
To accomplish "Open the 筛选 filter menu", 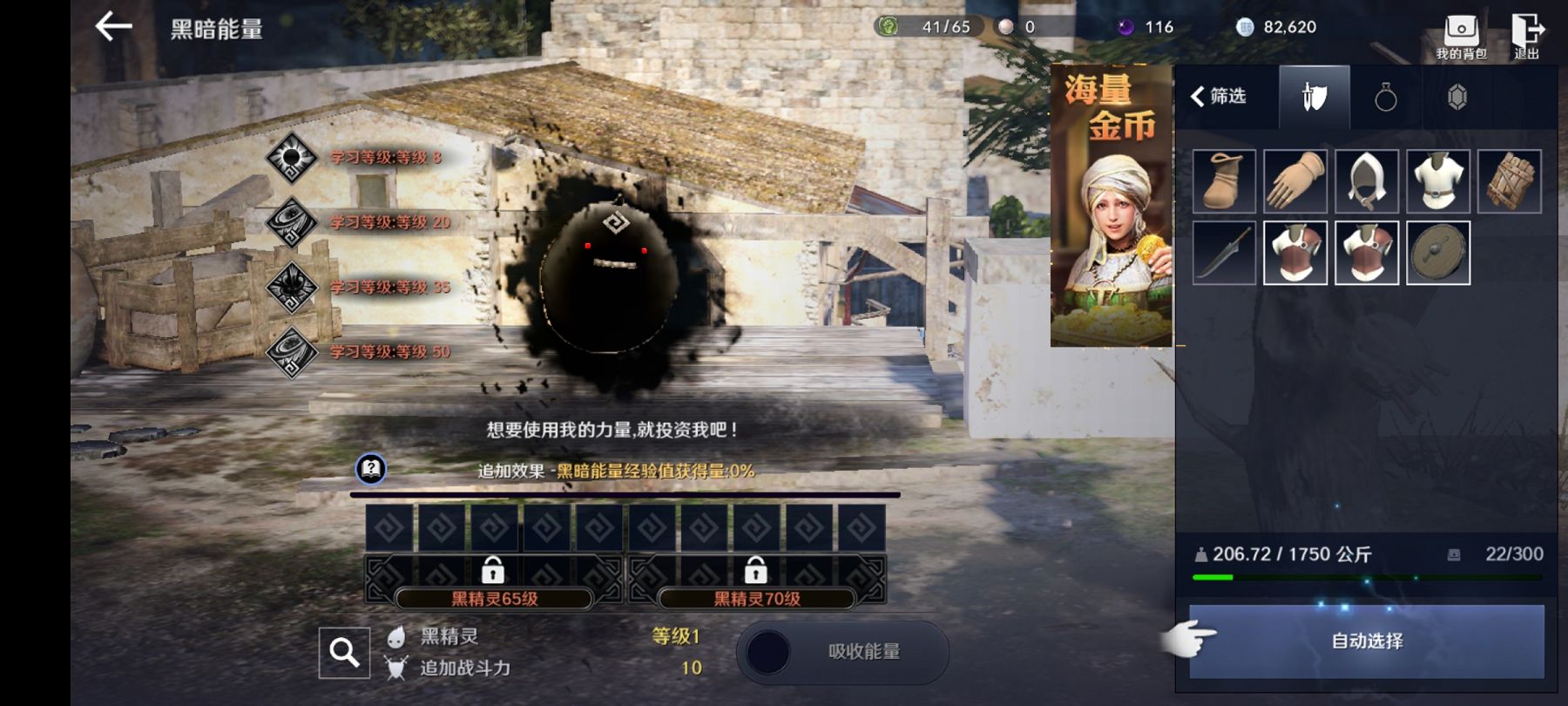I will tap(1220, 96).
